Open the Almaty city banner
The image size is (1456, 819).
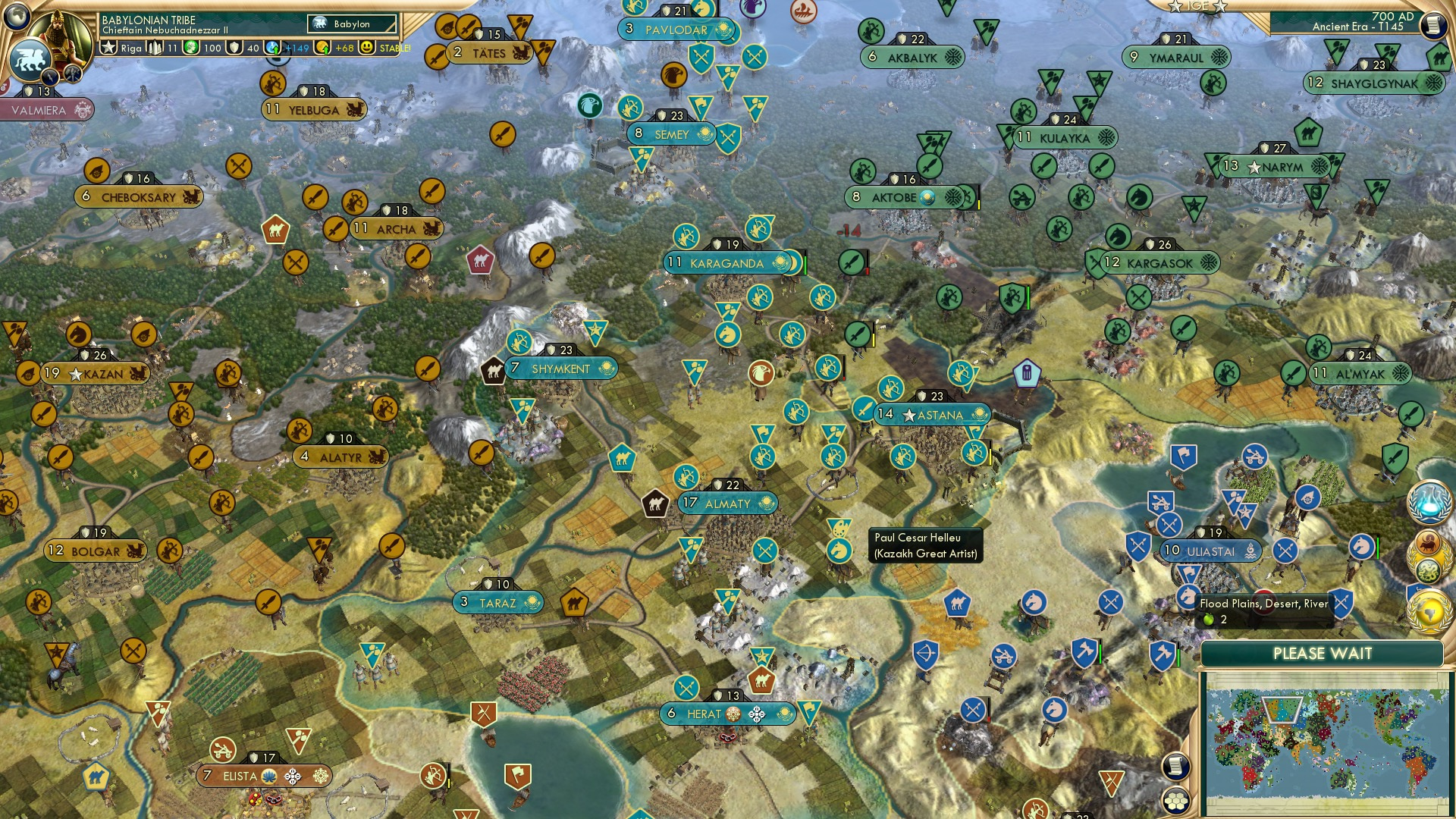click(x=727, y=504)
